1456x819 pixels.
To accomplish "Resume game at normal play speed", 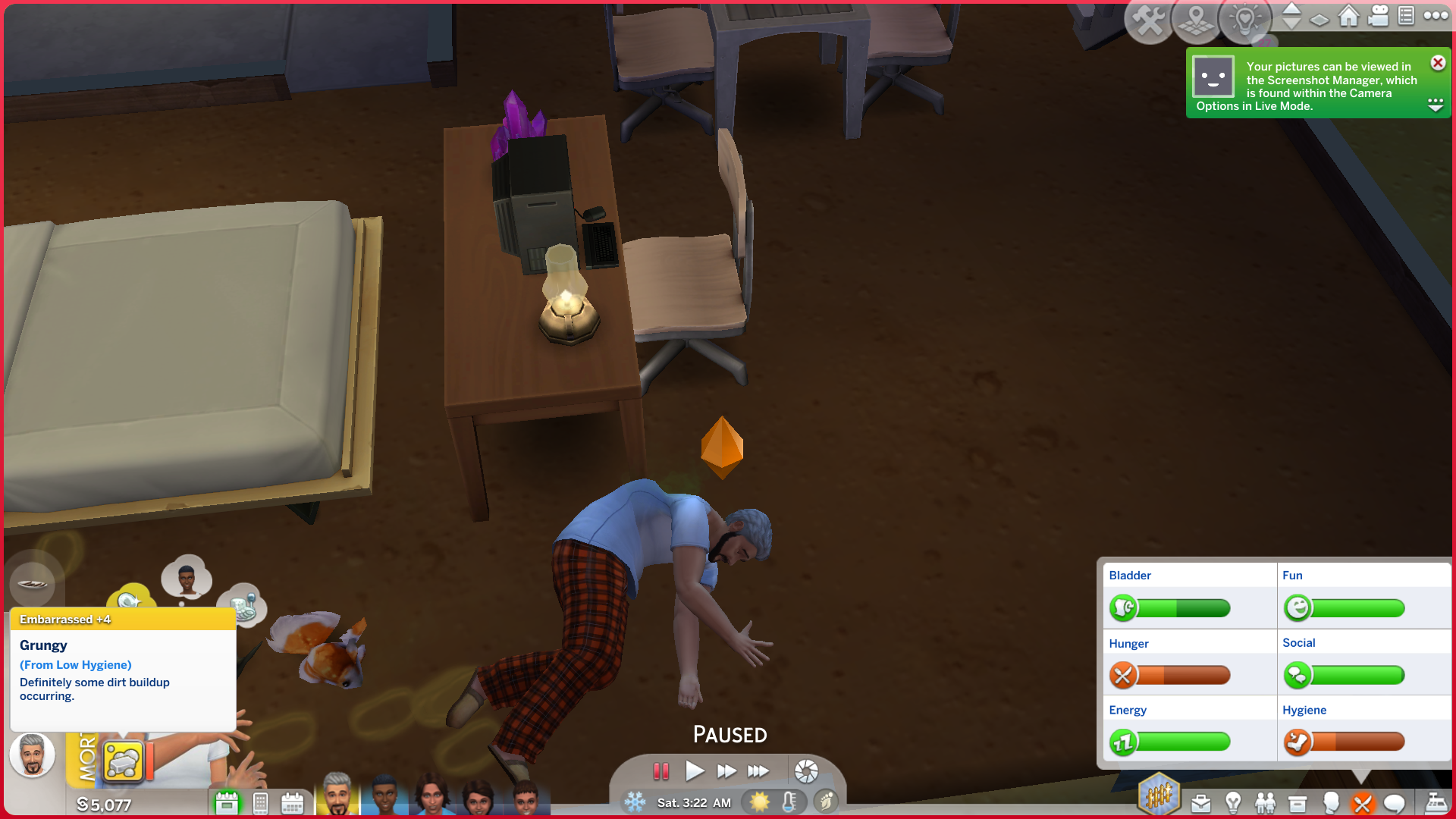I will (694, 771).
